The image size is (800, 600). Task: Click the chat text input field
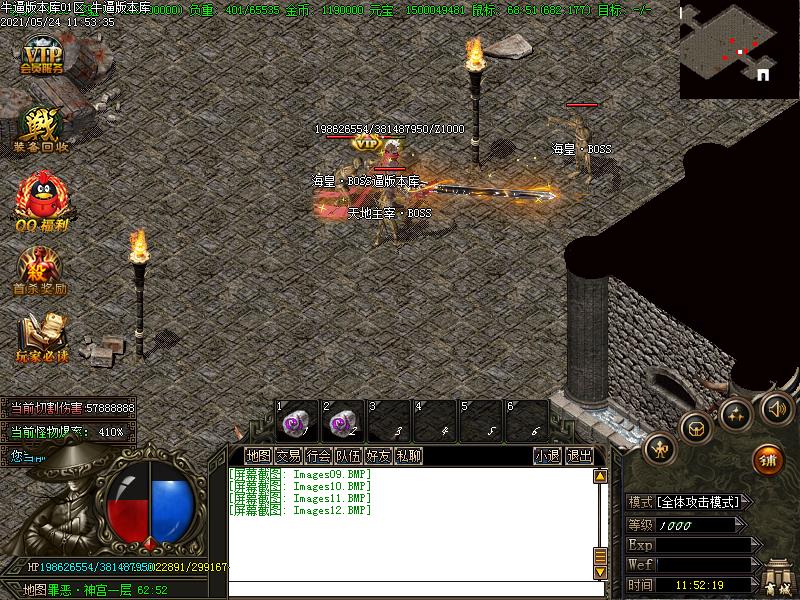(x=410, y=590)
